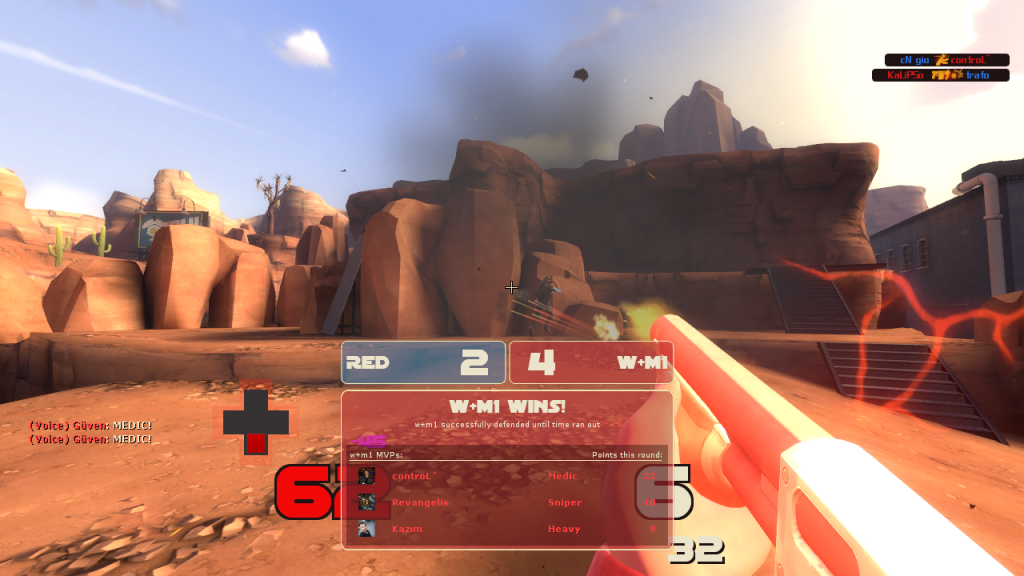Click the W+M1 team score panel
Screen dimensions: 1024x576
coord(590,362)
